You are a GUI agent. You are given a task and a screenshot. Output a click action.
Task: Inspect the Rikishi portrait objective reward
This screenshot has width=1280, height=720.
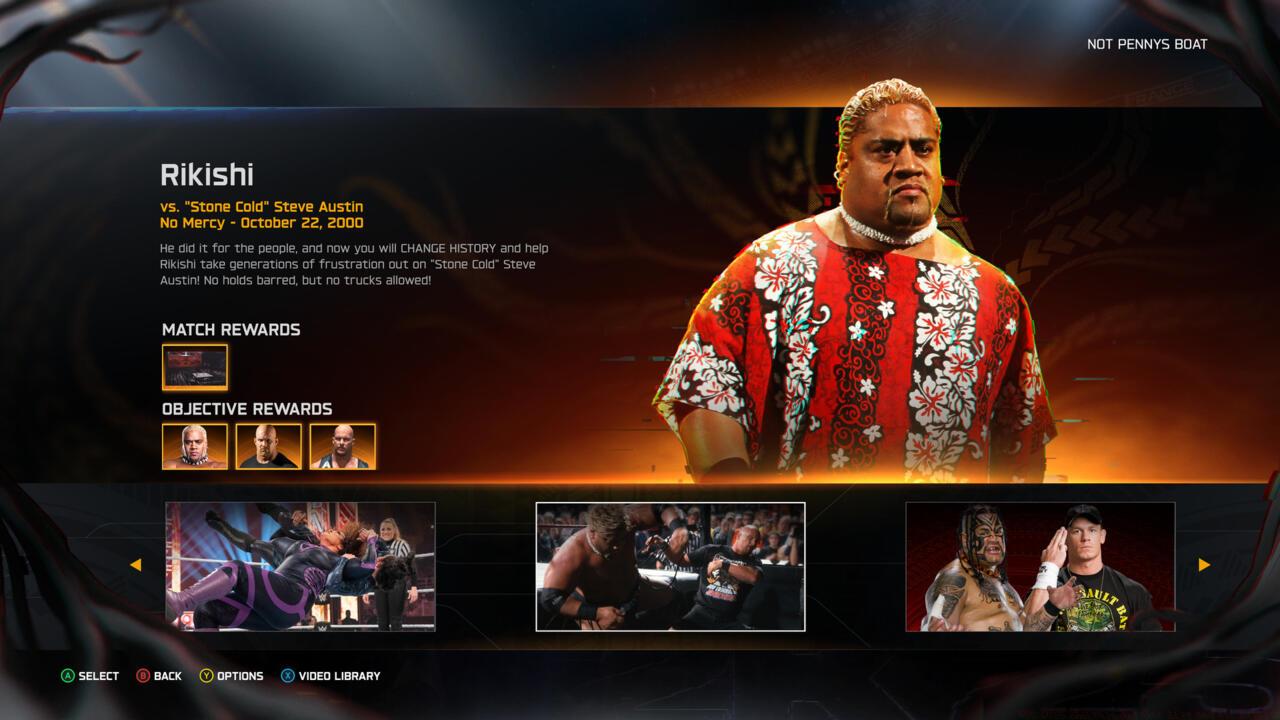tap(195, 446)
